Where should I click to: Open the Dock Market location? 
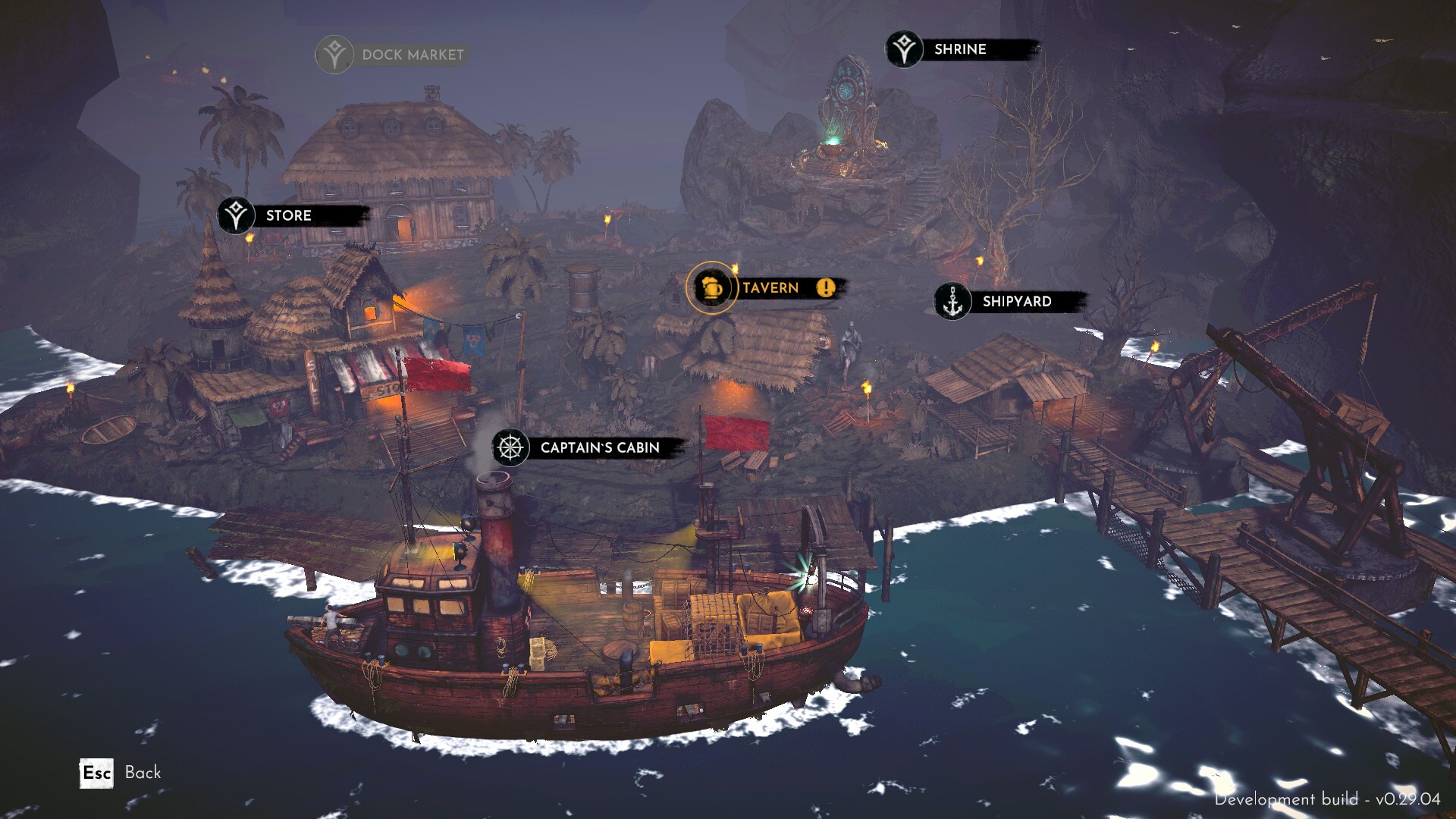pyautogui.click(x=412, y=55)
